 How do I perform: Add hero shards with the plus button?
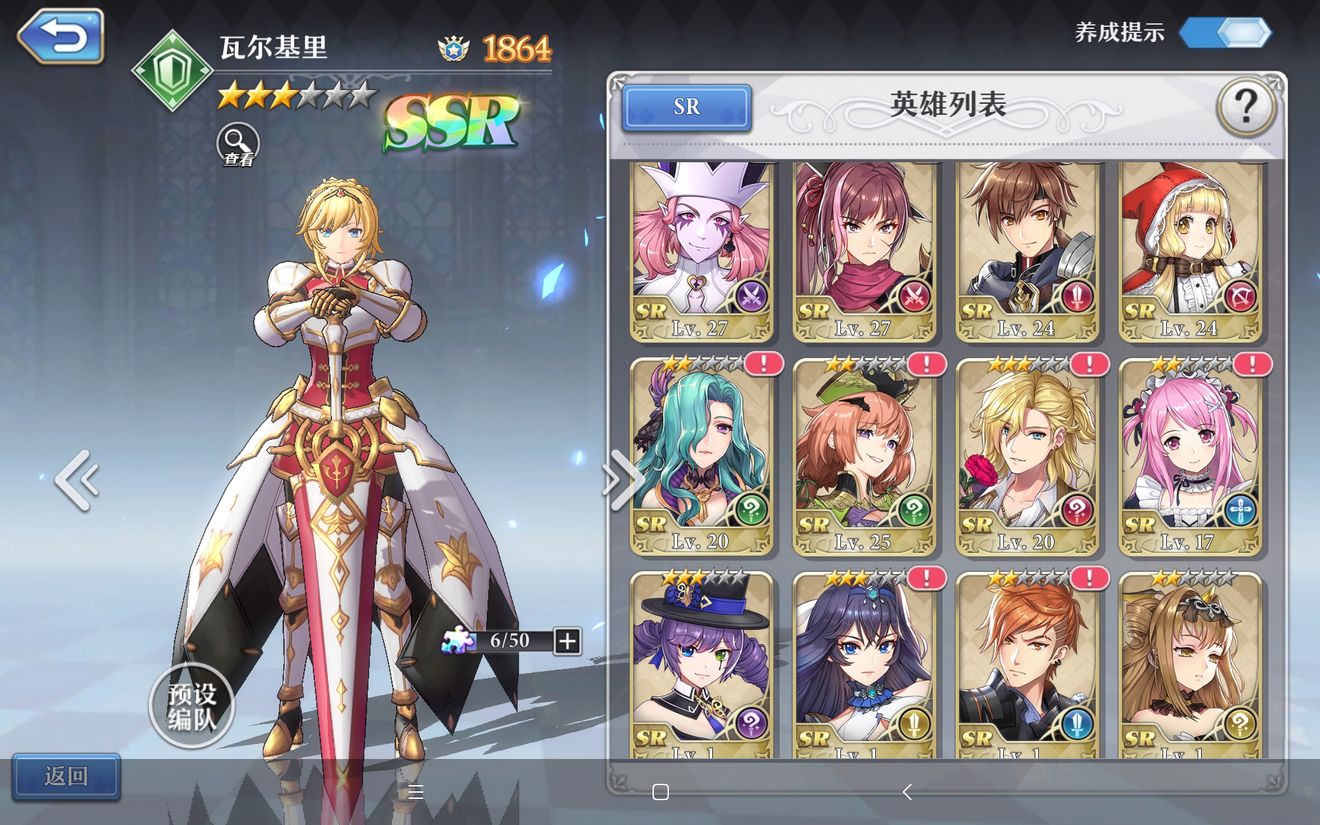coord(567,641)
